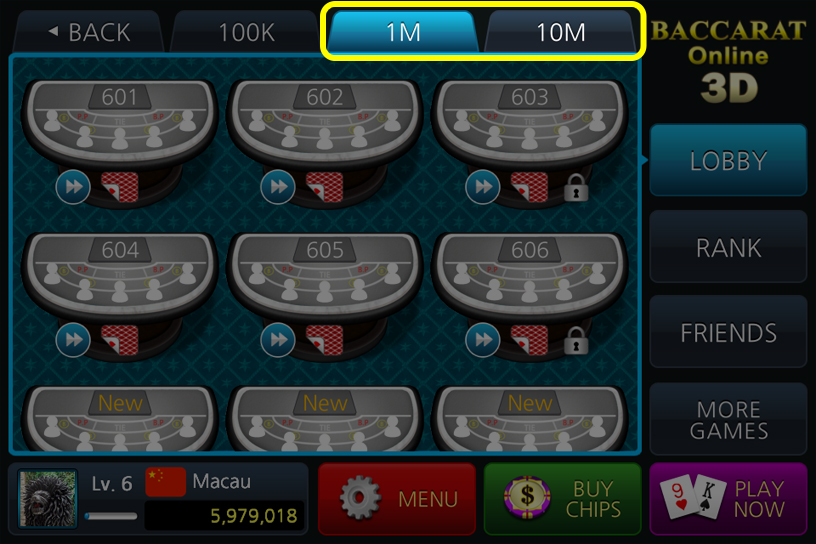
Task: Pick table 605
Action: (325, 275)
